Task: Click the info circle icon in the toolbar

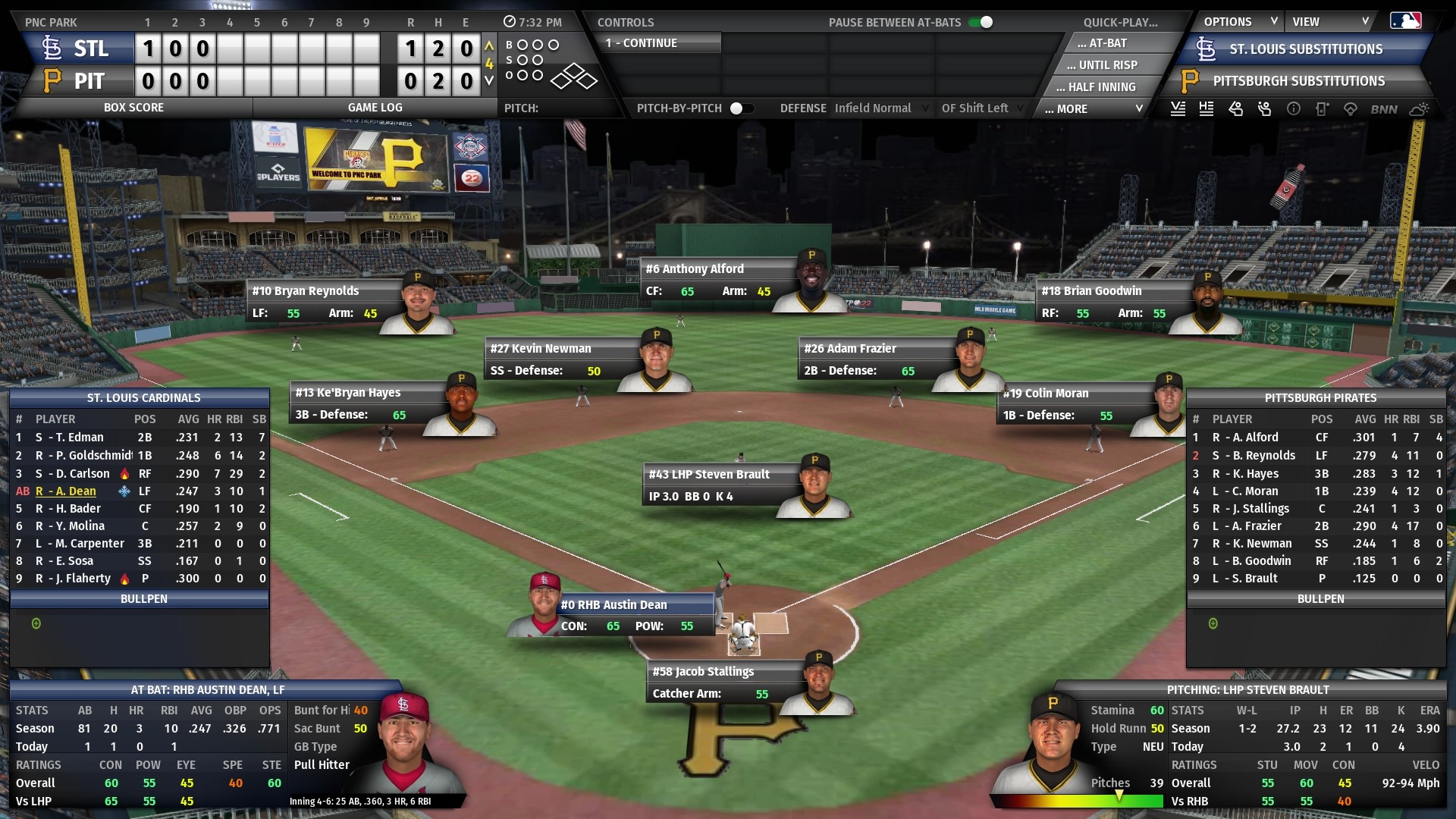Action: coord(1294,108)
